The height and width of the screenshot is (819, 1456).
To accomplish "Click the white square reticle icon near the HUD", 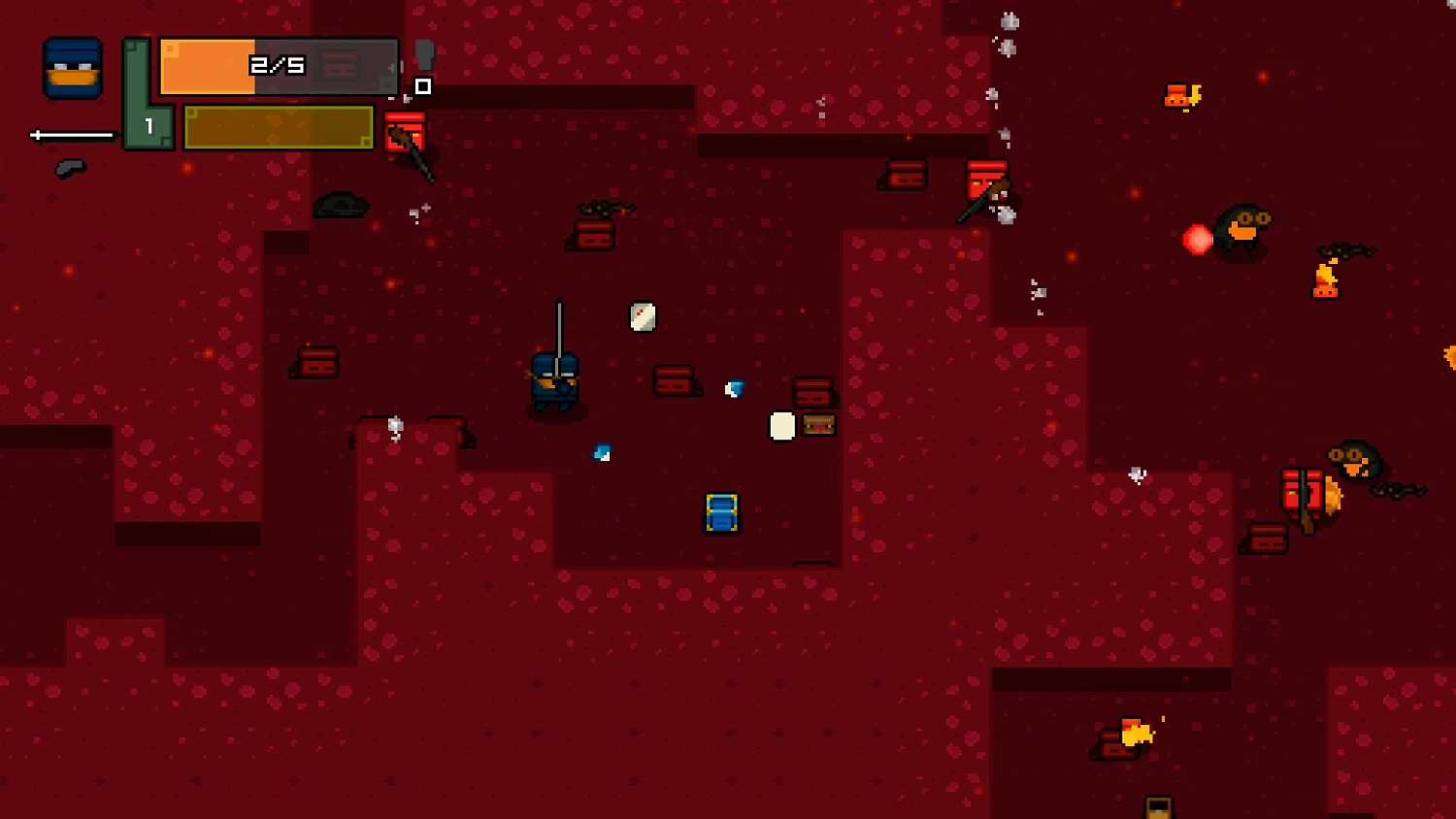I will click(x=422, y=87).
